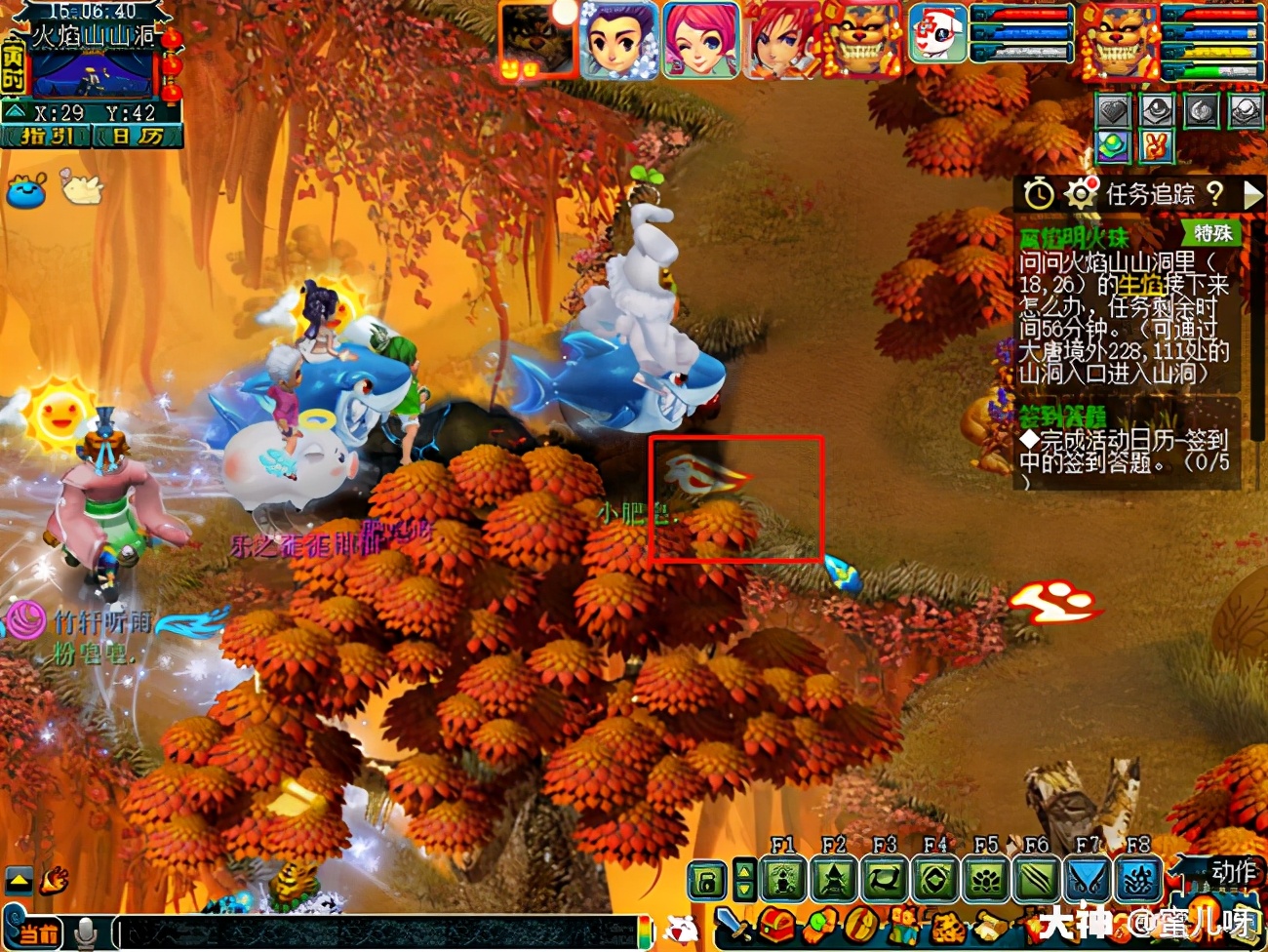Open the 动作 actions menu
This screenshot has width=1268, height=952.
point(1233,871)
